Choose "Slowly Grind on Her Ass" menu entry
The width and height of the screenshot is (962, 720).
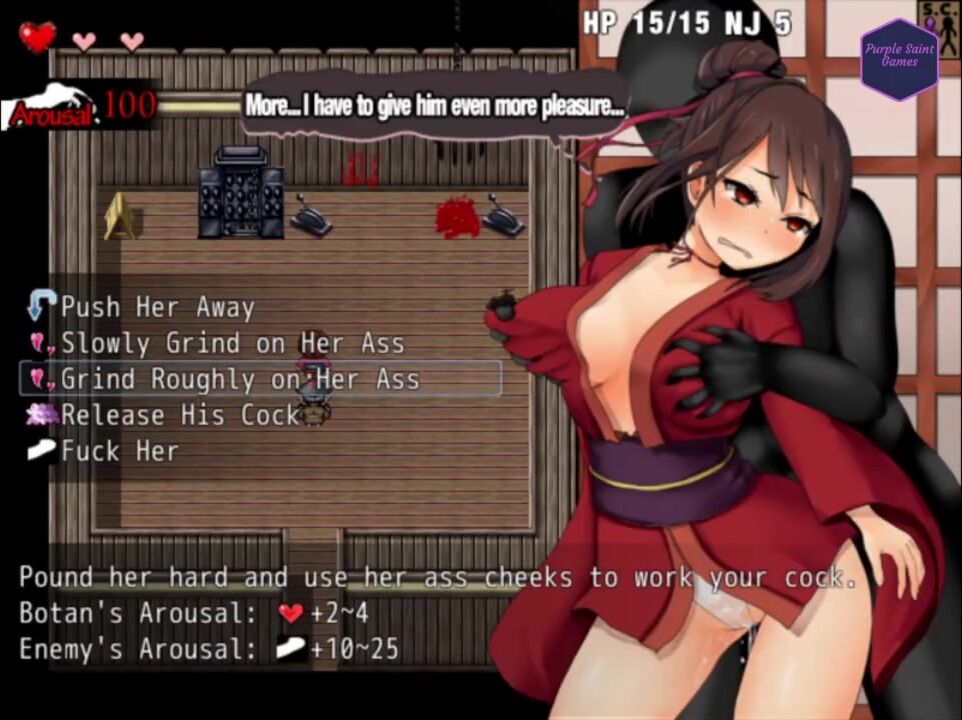coord(232,343)
